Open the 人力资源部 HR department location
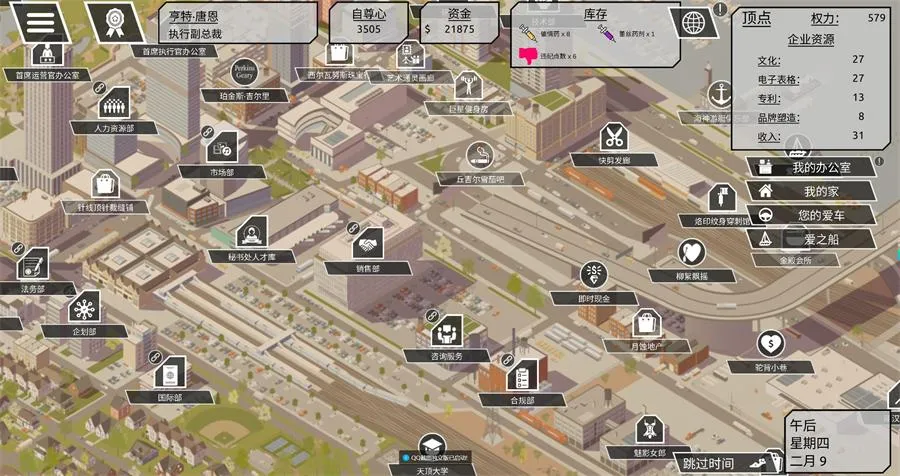 114,102
